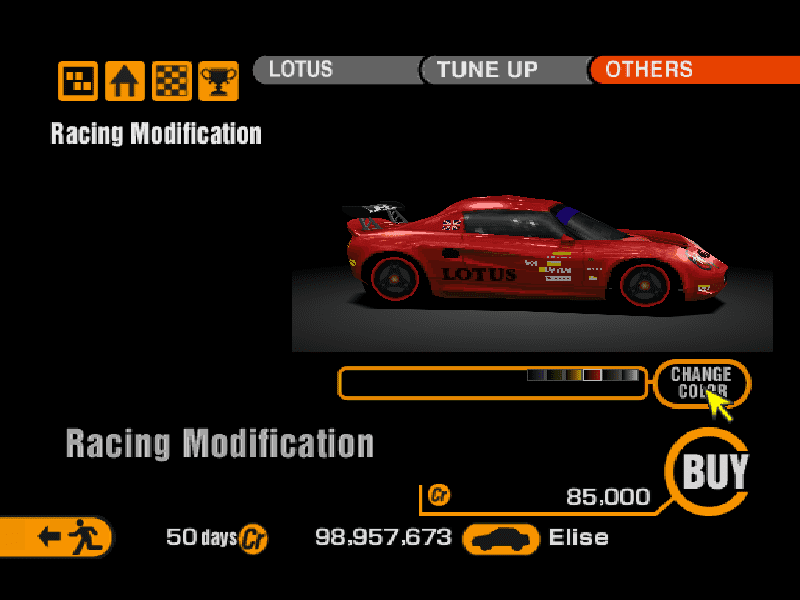Click the Change Color button
Viewport: 800px width, 600px height.
pos(701,382)
